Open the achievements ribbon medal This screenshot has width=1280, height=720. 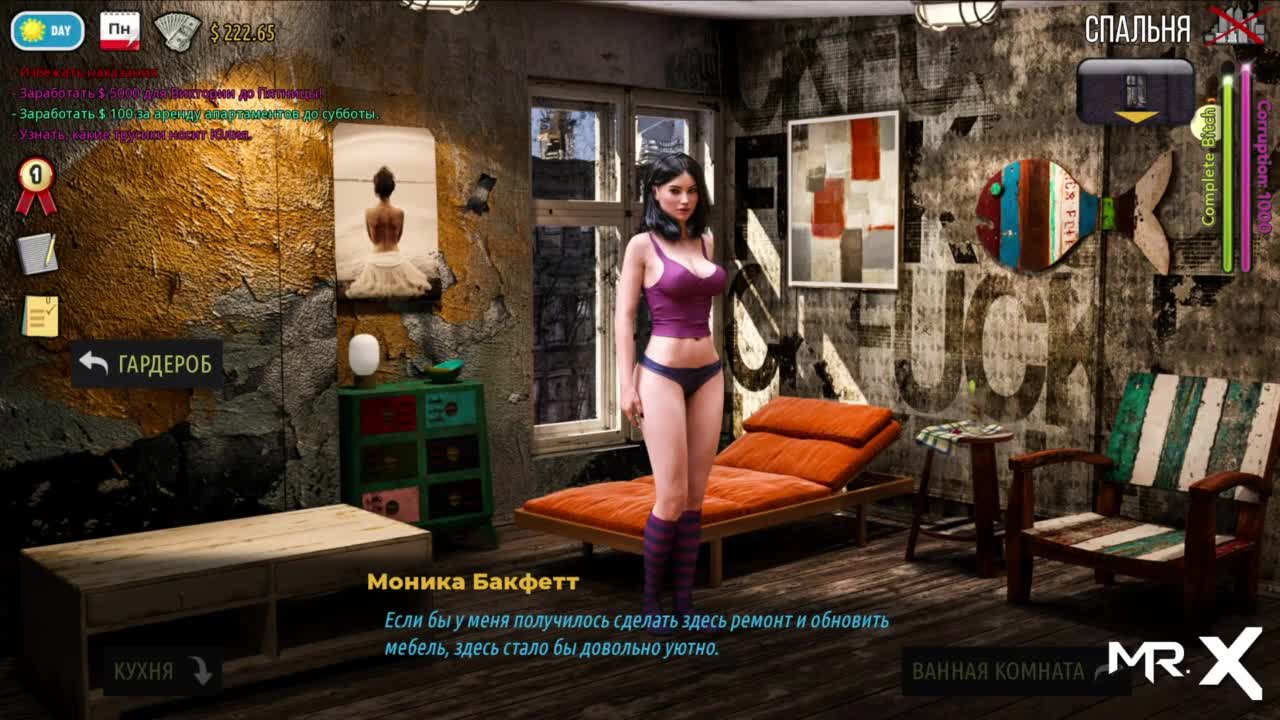pyautogui.click(x=36, y=185)
